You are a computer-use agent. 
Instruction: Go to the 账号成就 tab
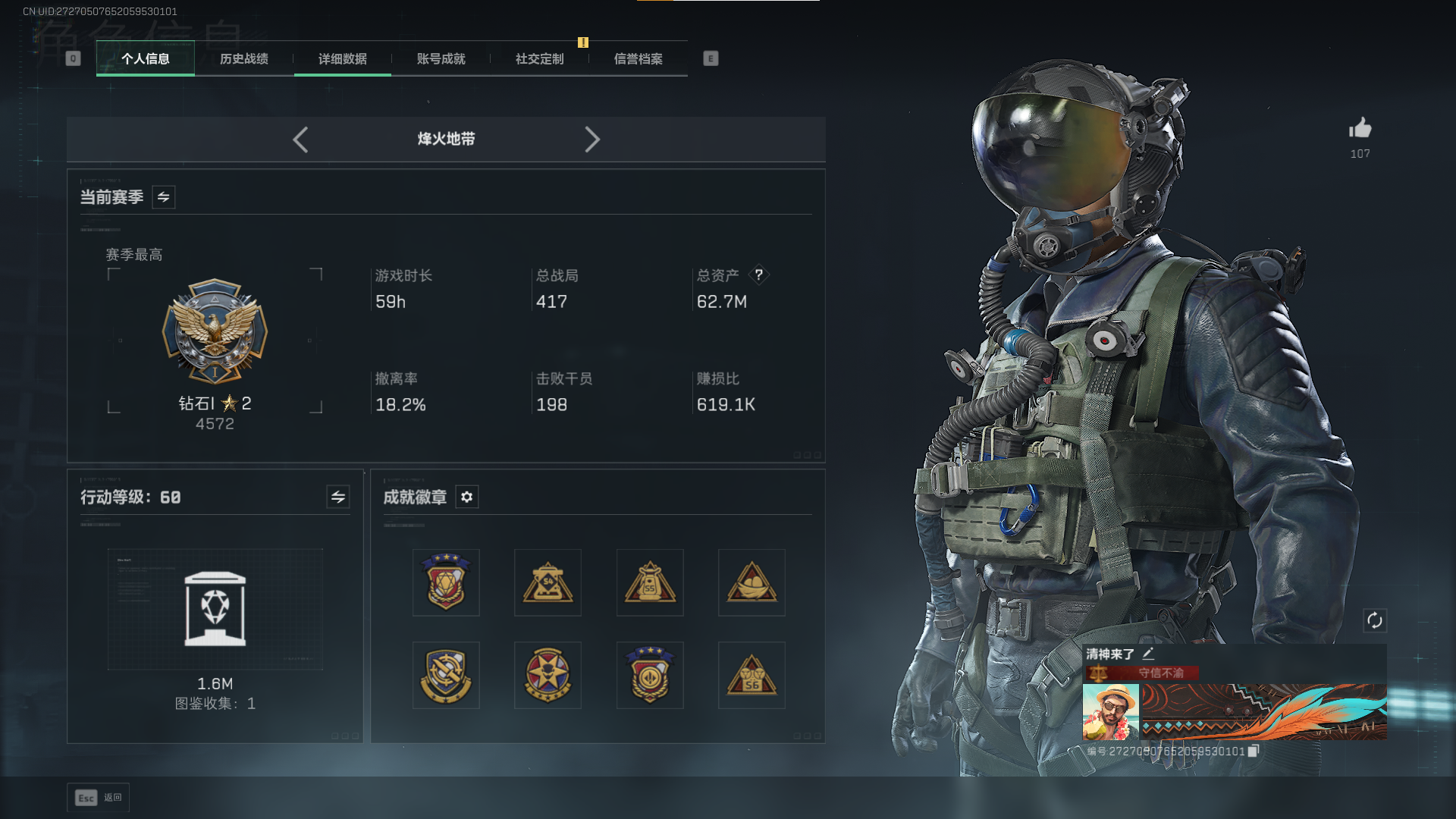click(441, 59)
